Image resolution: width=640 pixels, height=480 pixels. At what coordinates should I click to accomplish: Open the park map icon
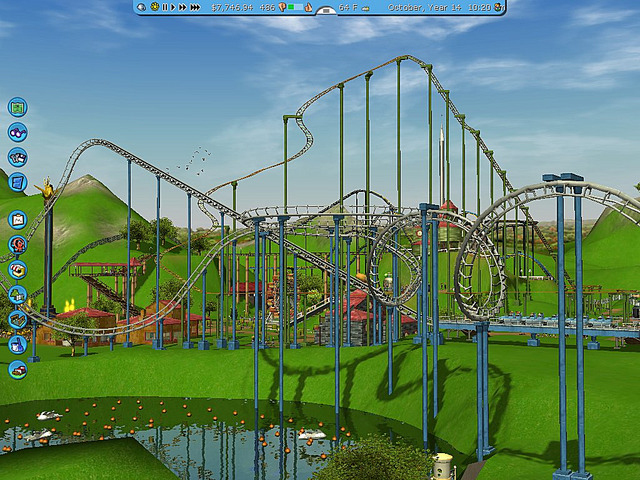pos(17,107)
